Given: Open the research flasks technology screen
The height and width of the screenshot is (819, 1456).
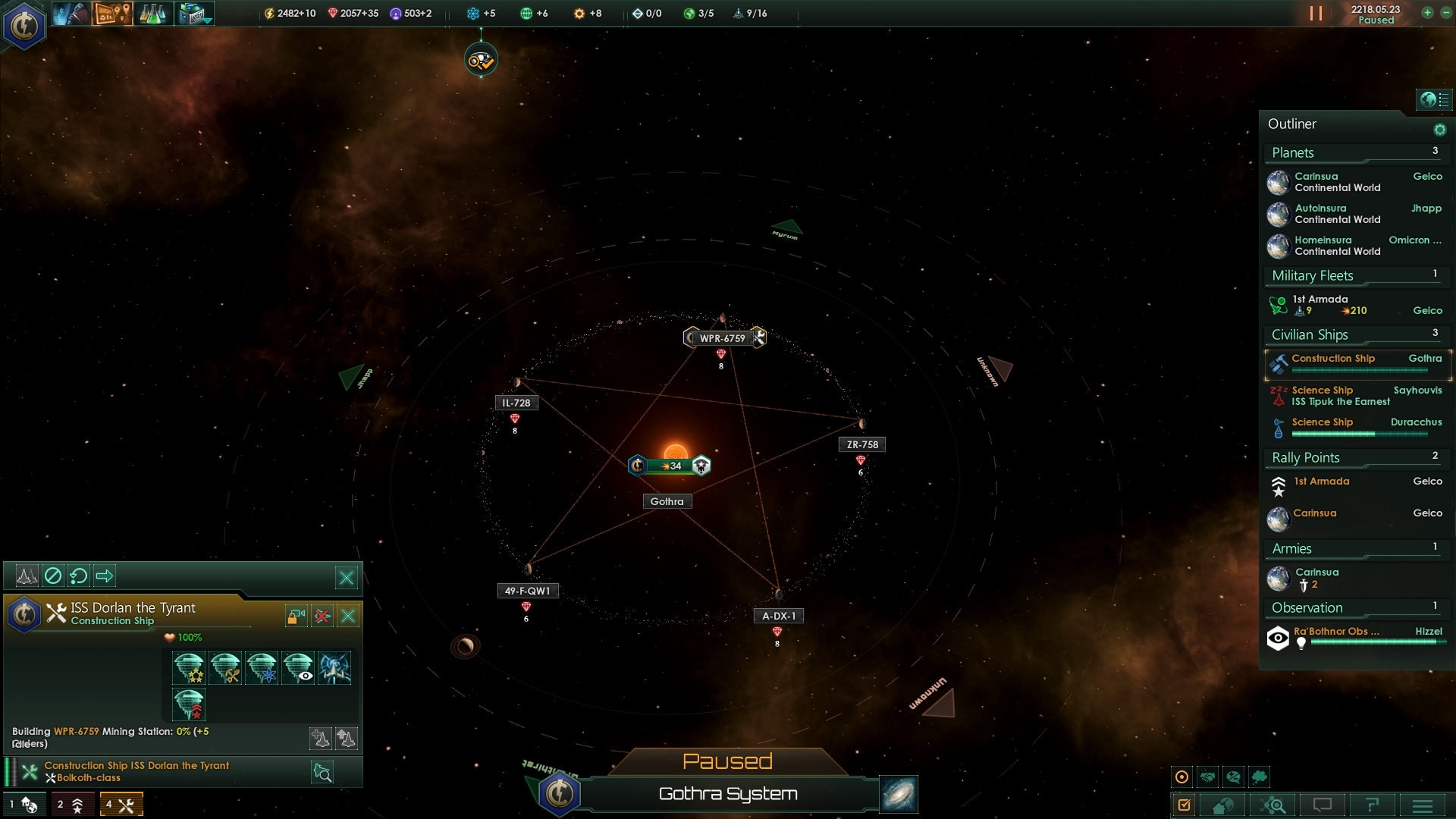Looking at the screenshot, I should tap(152, 14).
